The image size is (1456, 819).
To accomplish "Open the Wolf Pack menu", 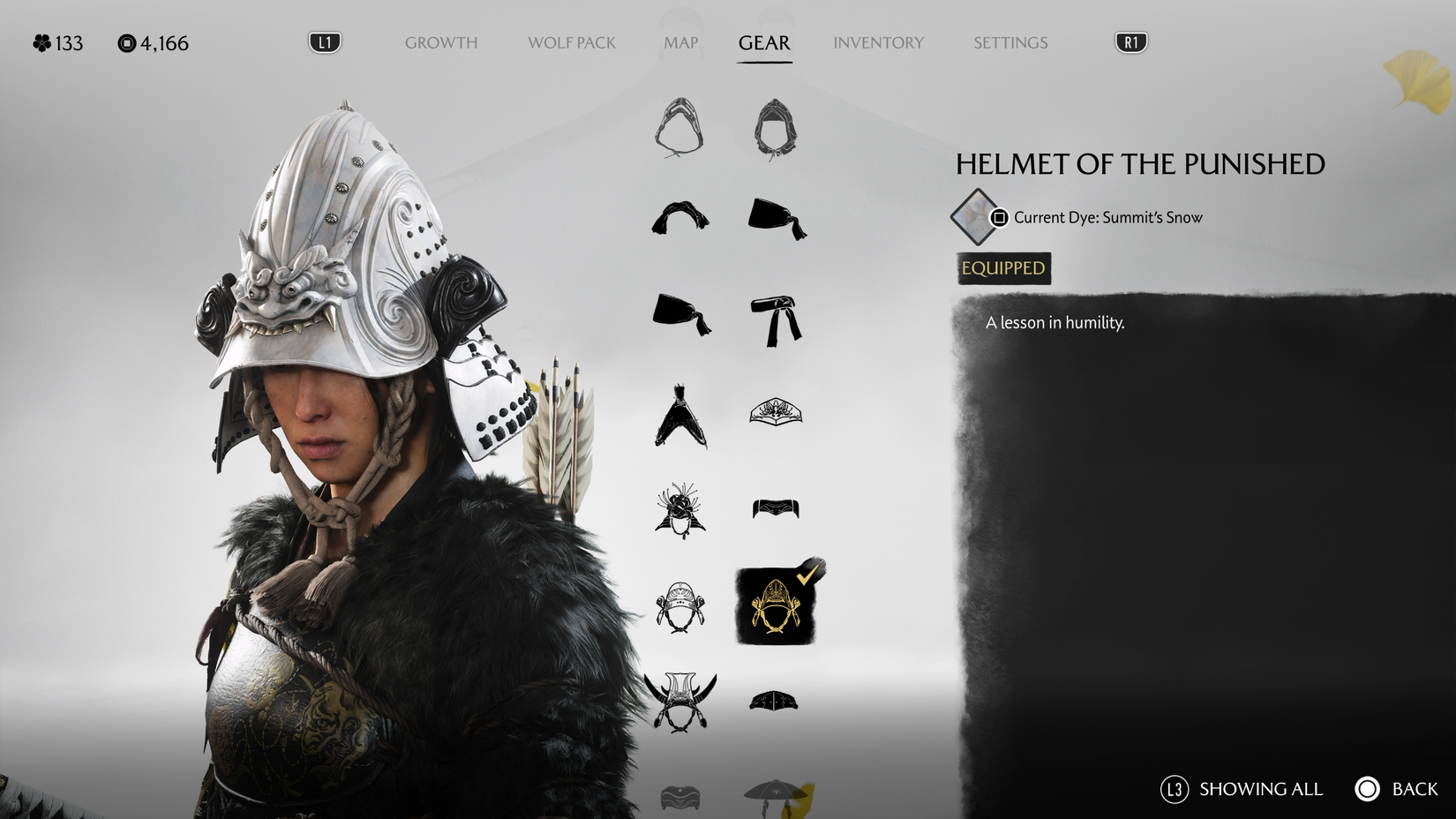I will pyautogui.click(x=571, y=41).
